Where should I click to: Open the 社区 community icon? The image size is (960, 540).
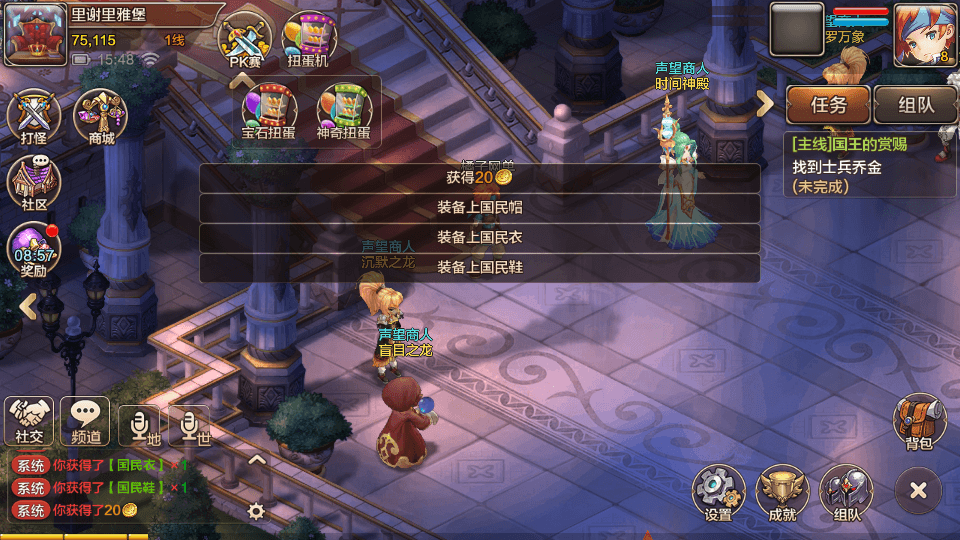(34, 184)
